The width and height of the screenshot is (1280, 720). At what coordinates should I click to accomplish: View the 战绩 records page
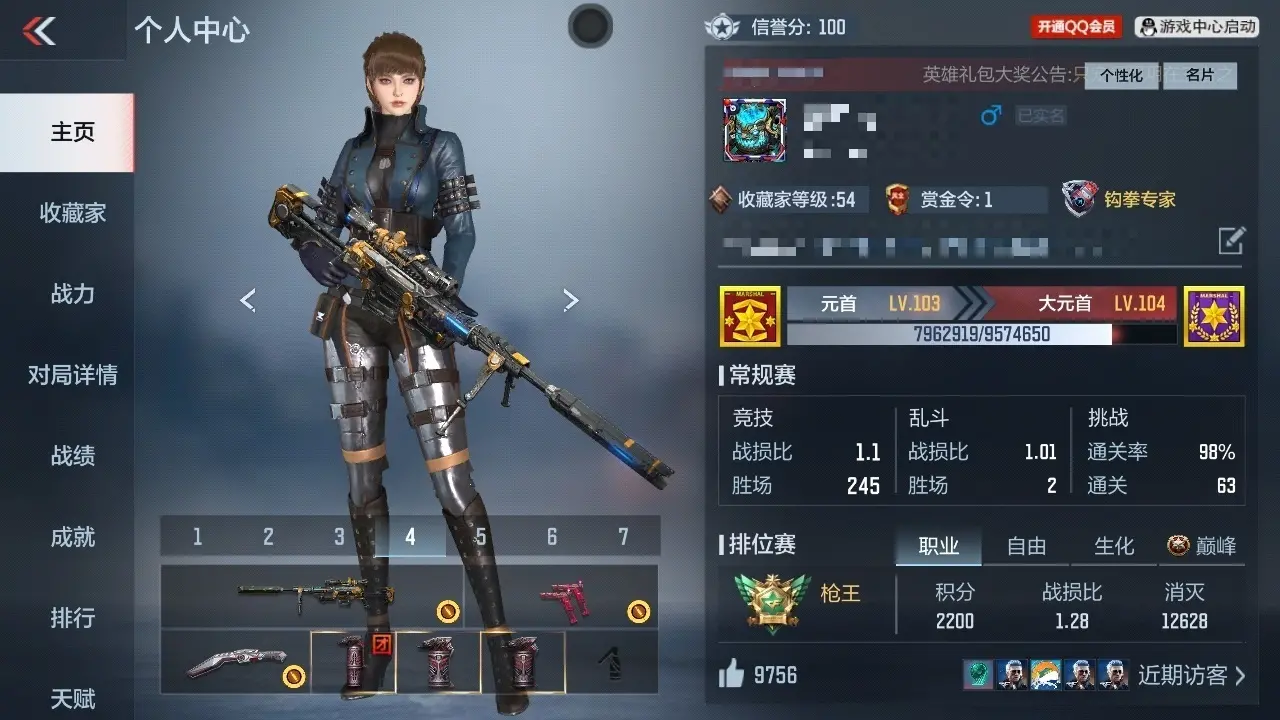[x=72, y=456]
